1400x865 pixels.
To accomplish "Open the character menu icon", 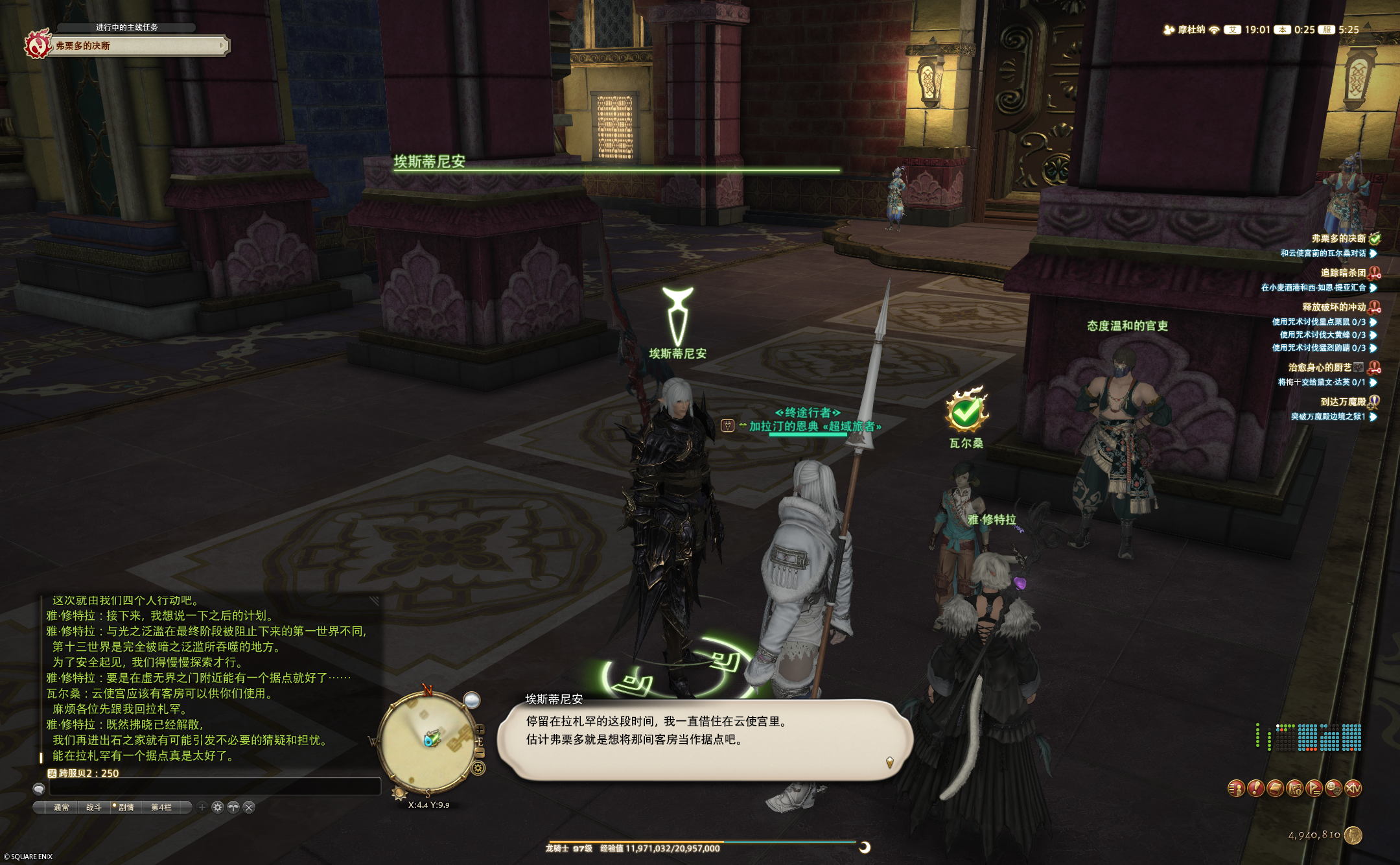I will click(x=1236, y=788).
